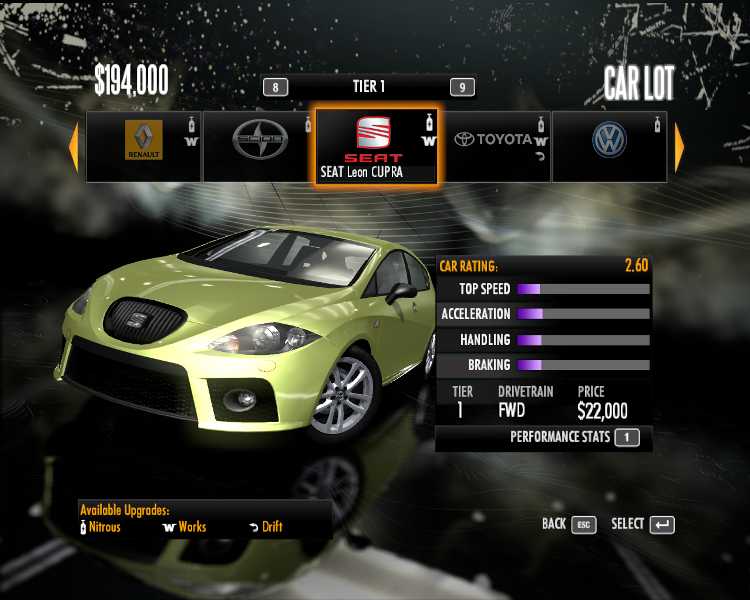750x600 pixels.
Task: Select the Renault car tile
Action: point(144,145)
